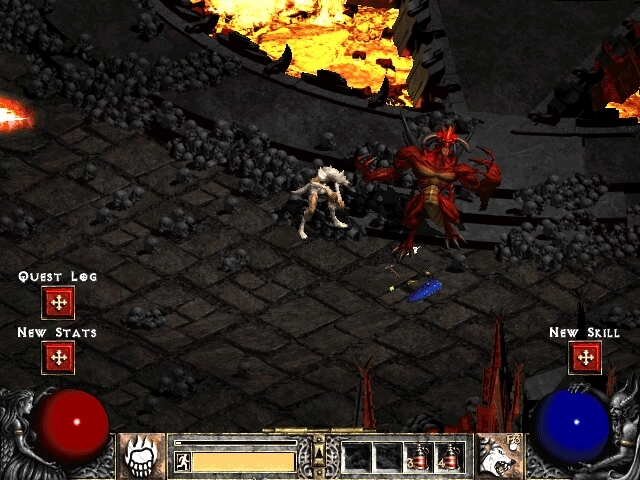The height and width of the screenshot is (480, 640).
Task: Use the potion in belt slot 3
Action: (419, 457)
